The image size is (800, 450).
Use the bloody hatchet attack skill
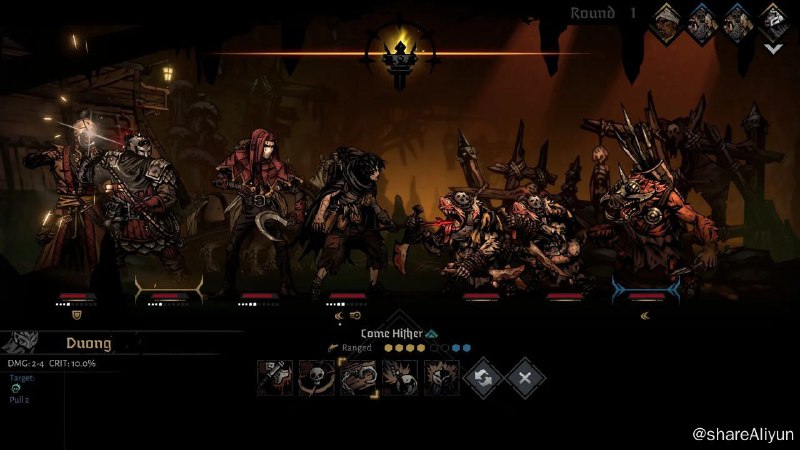point(275,378)
